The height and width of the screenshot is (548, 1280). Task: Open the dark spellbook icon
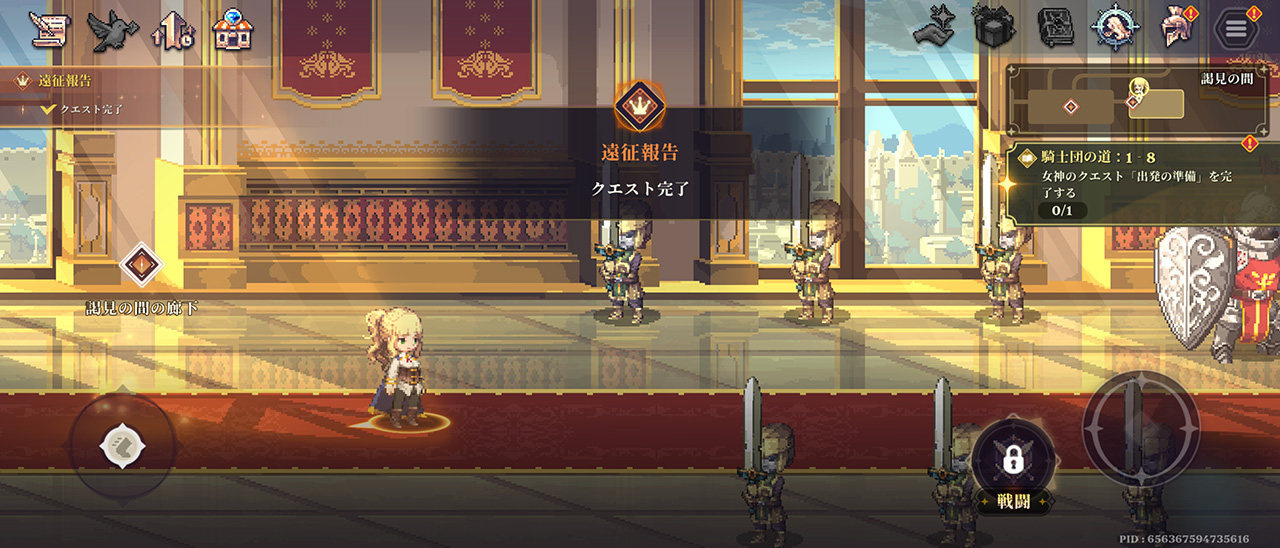click(x=1055, y=28)
